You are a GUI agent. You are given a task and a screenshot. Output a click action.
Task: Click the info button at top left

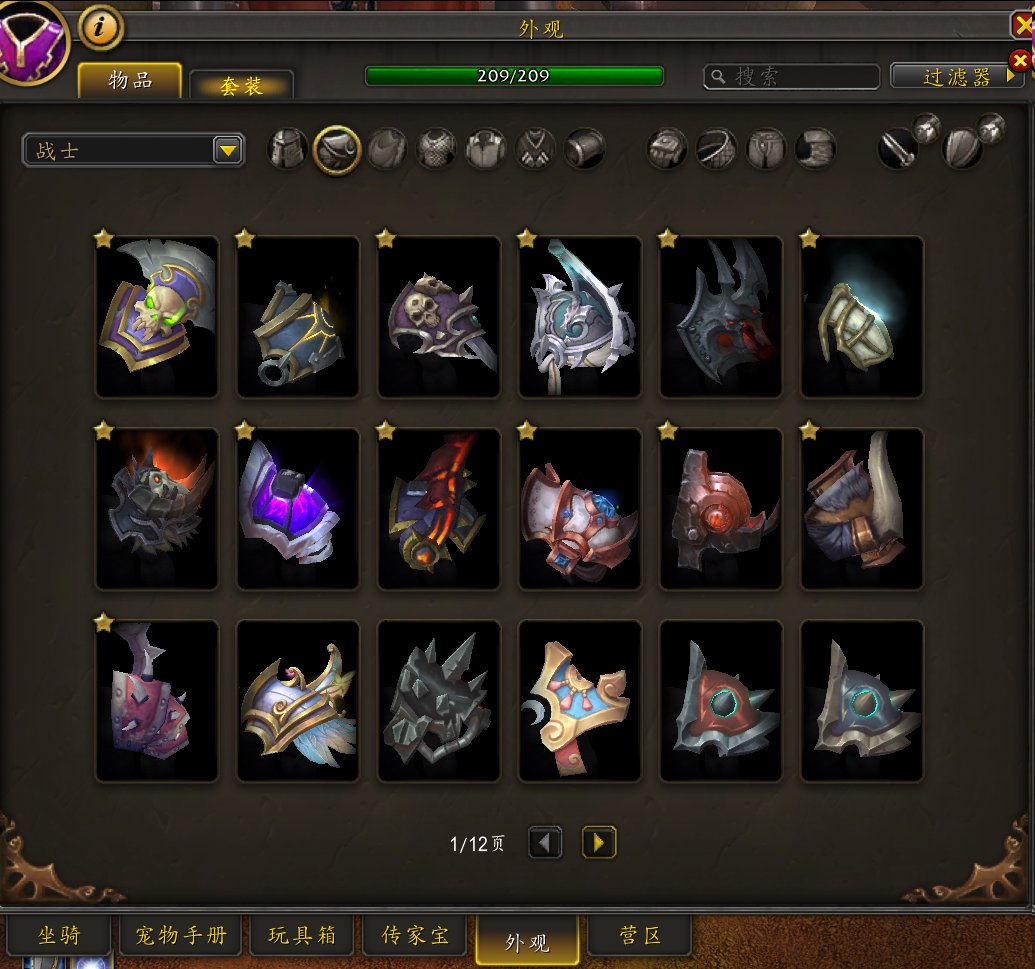(x=100, y=29)
